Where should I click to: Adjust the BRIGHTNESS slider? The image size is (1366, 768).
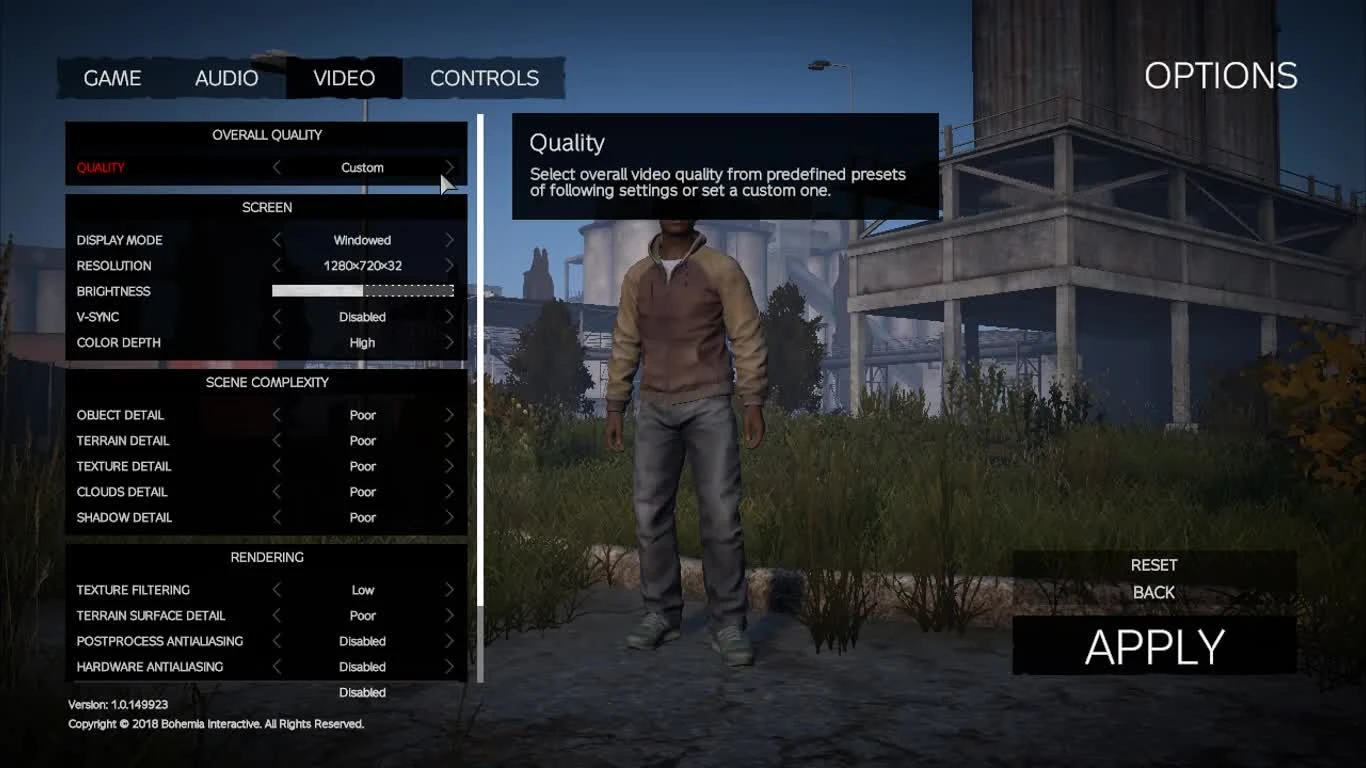[x=362, y=290]
